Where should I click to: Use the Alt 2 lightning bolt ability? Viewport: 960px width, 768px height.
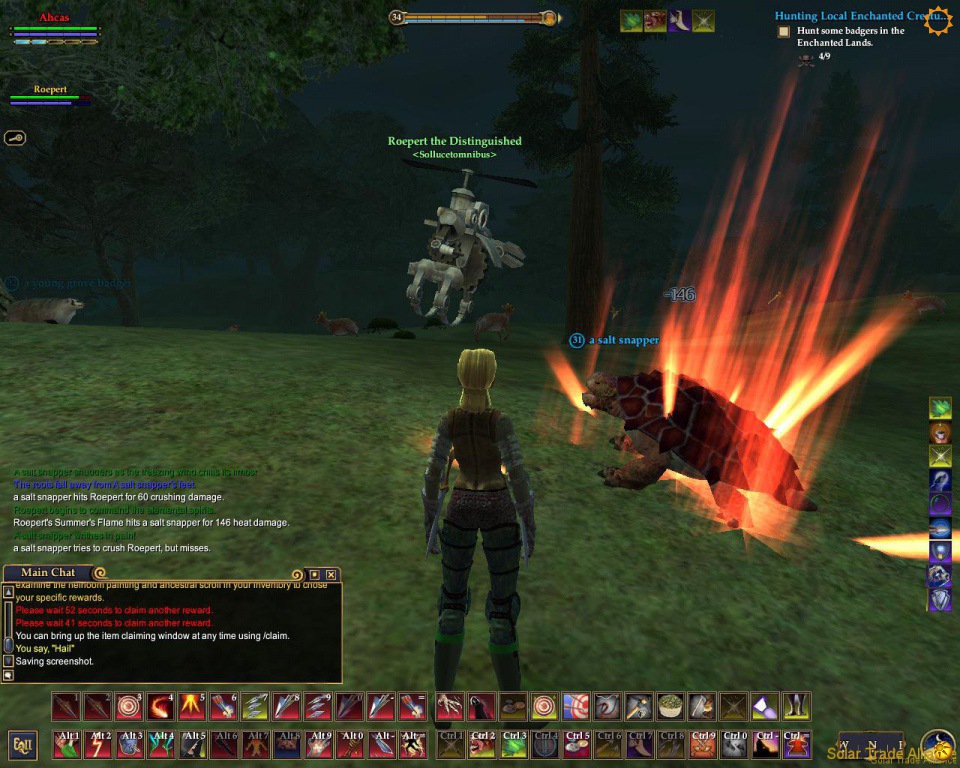click(99, 745)
